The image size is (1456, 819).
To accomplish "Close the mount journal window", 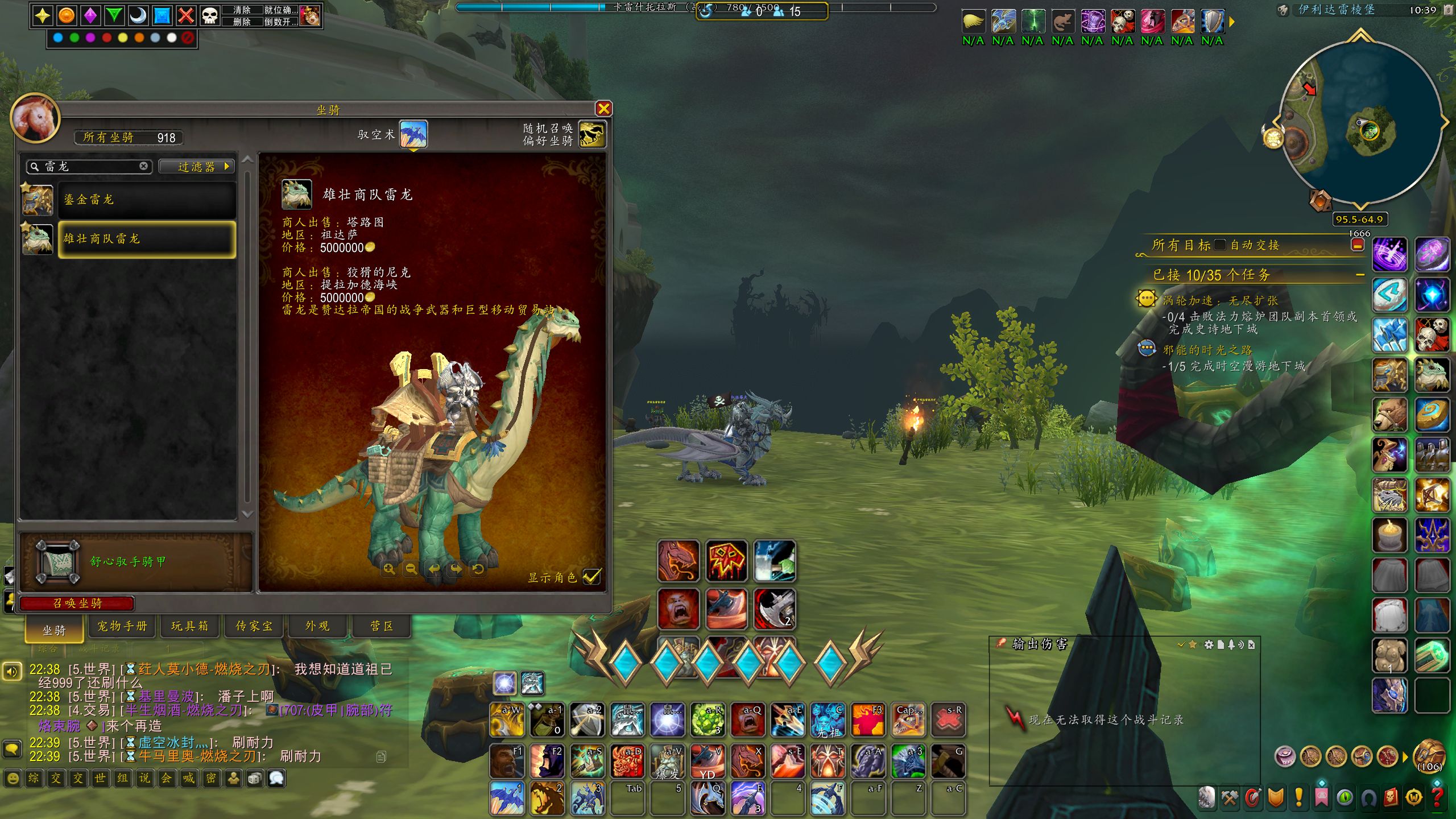I will (x=603, y=109).
